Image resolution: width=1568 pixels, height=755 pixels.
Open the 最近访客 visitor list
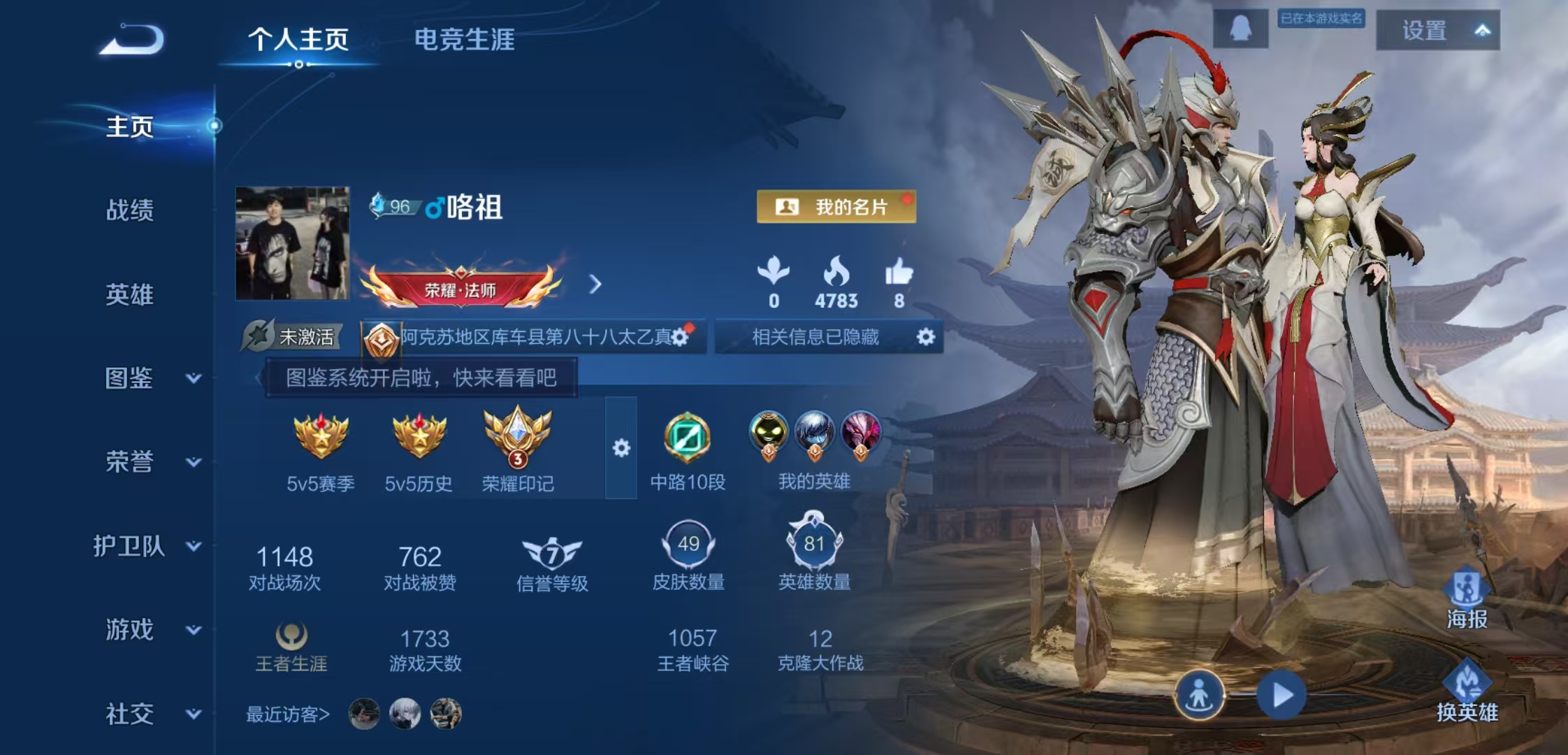point(287,714)
